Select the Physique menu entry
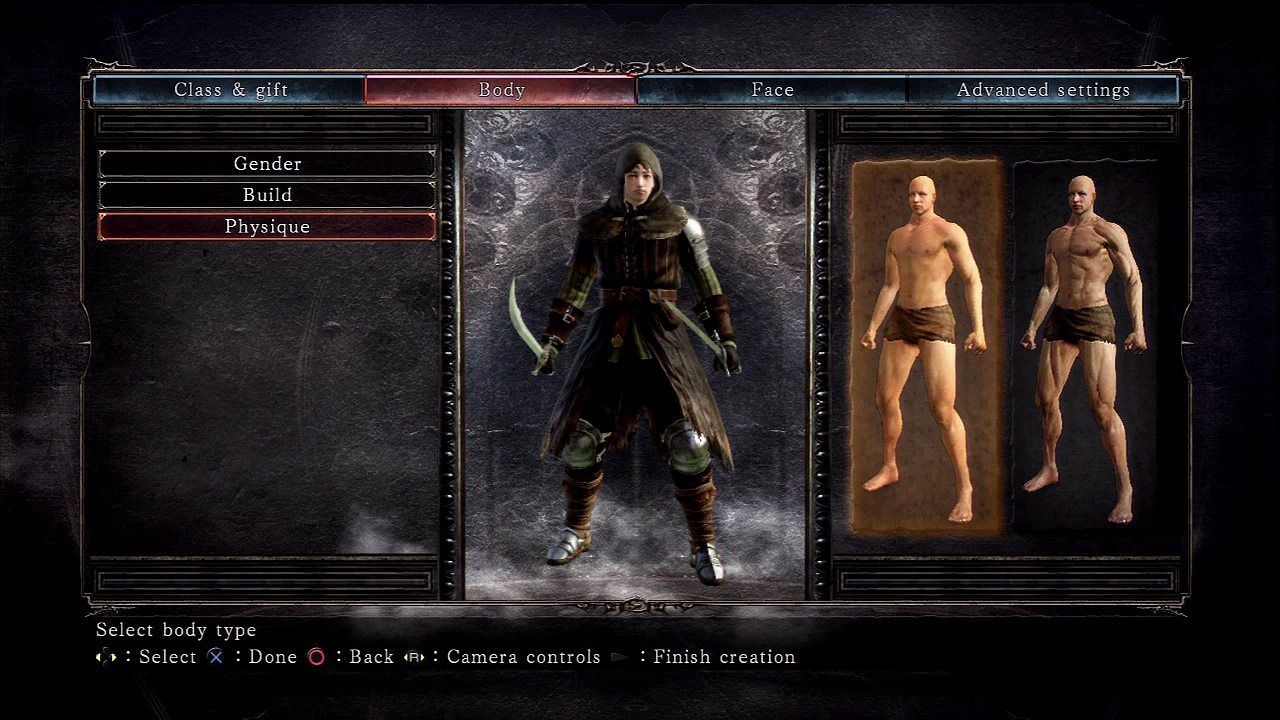This screenshot has height=720, width=1280. pyautogui.click(x=267, y=227)
